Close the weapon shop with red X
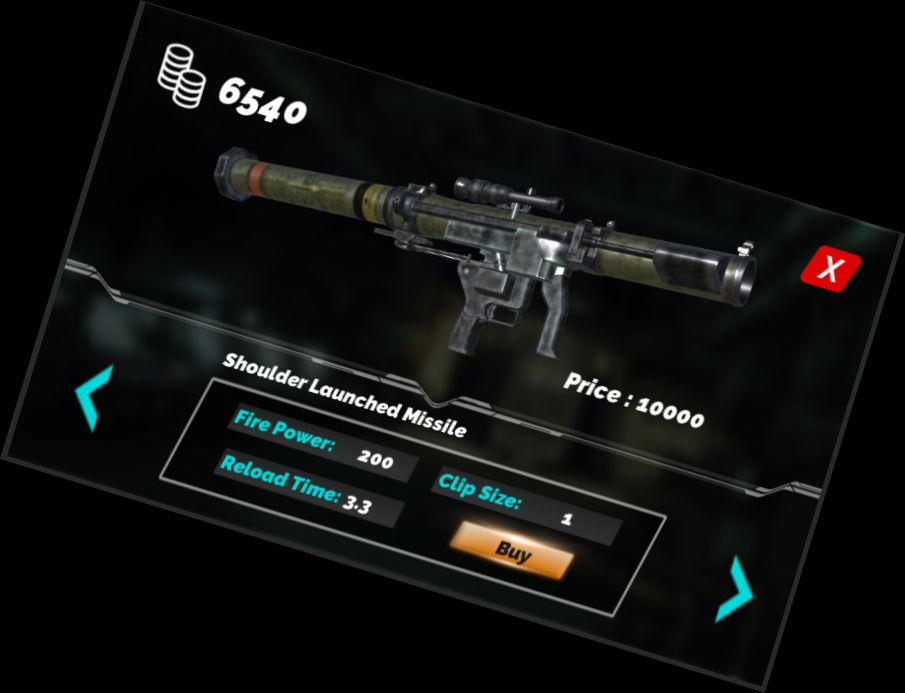Image resolution: width=905 pixels, height=693 pixels. tap(830, 268)
